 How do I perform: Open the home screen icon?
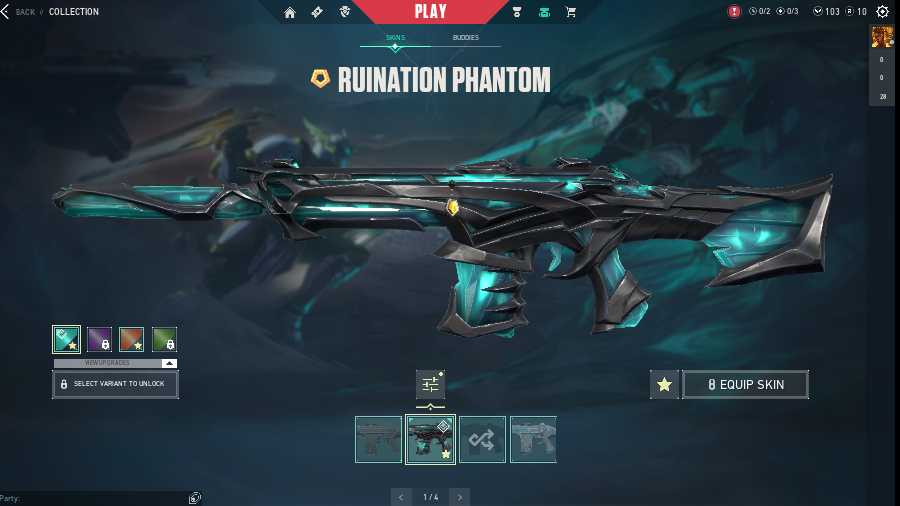290,13
